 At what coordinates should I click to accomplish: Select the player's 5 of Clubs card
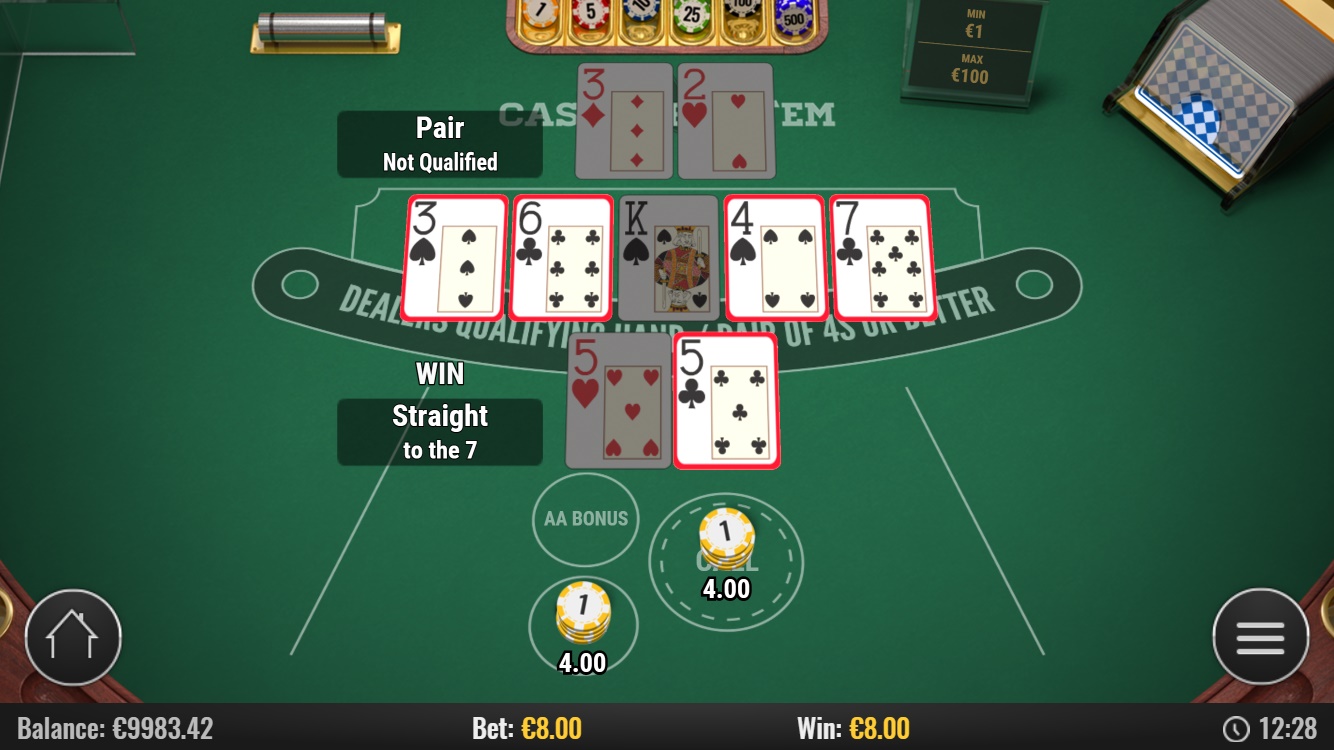(x=726, y=400)
